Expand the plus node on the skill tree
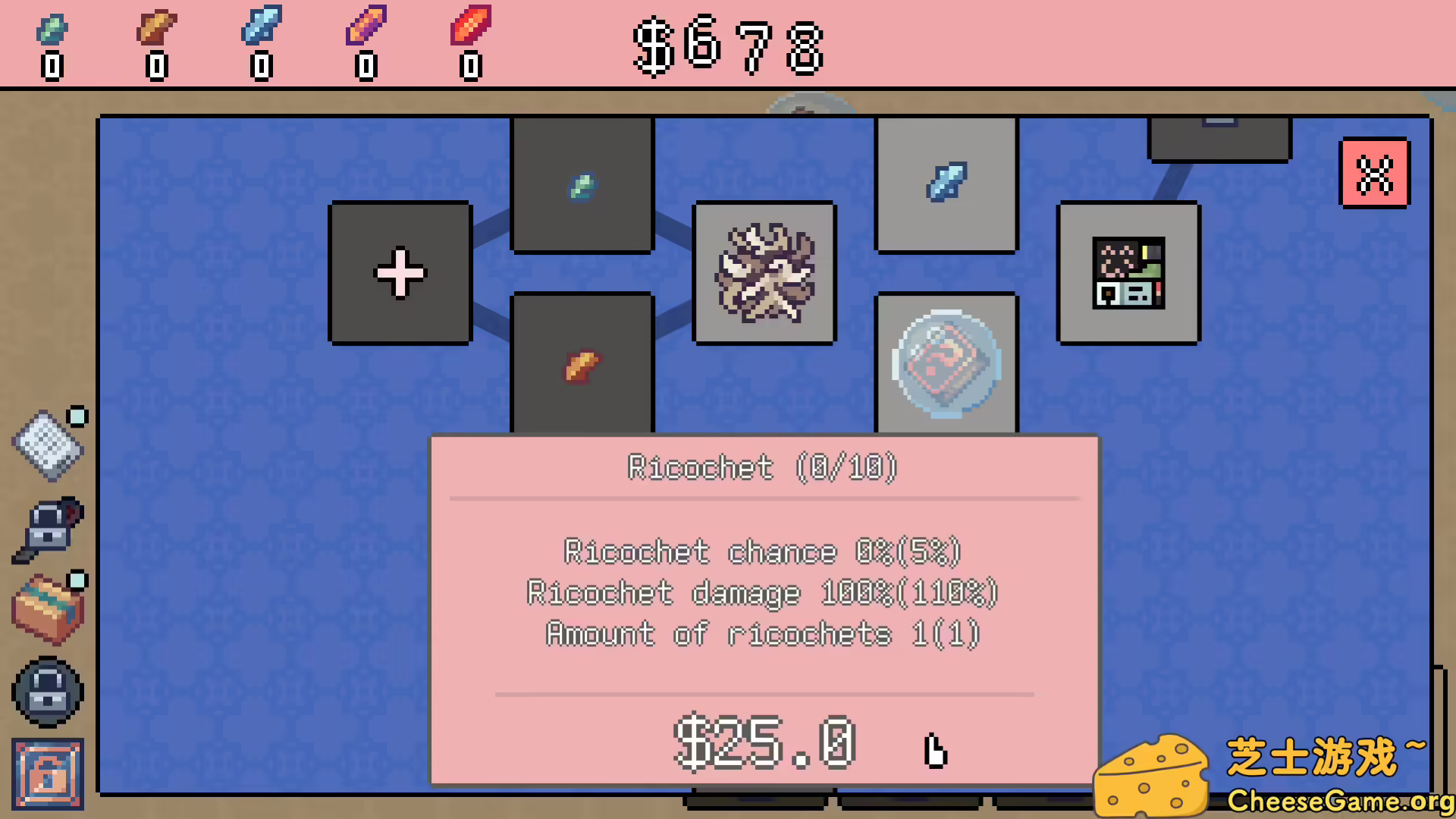This screenshot has height=819, width=1456. (x=400, y=273)
